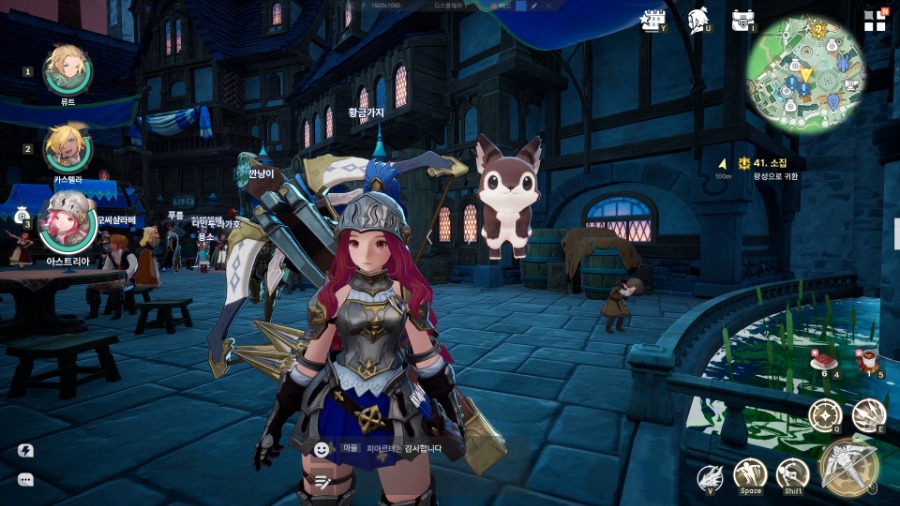
Task: Activate the dash dodge button
Action: 792,473
